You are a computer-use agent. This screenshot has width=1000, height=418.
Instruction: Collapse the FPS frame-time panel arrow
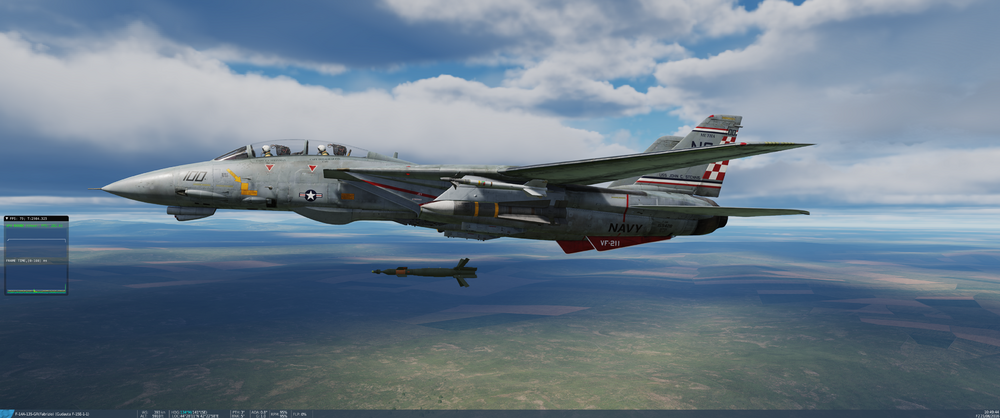(8, 218)
